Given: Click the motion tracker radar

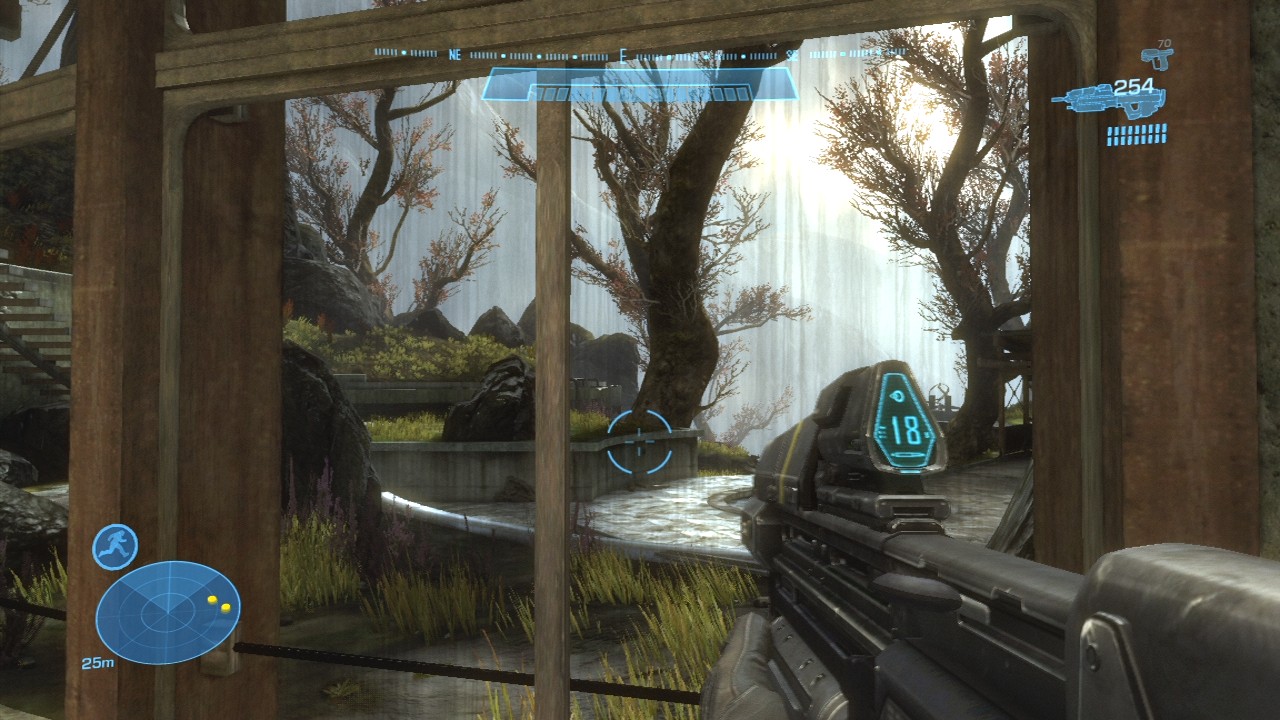Looking at the screenshot, I should pyautogui.click(x=168, y=612).
